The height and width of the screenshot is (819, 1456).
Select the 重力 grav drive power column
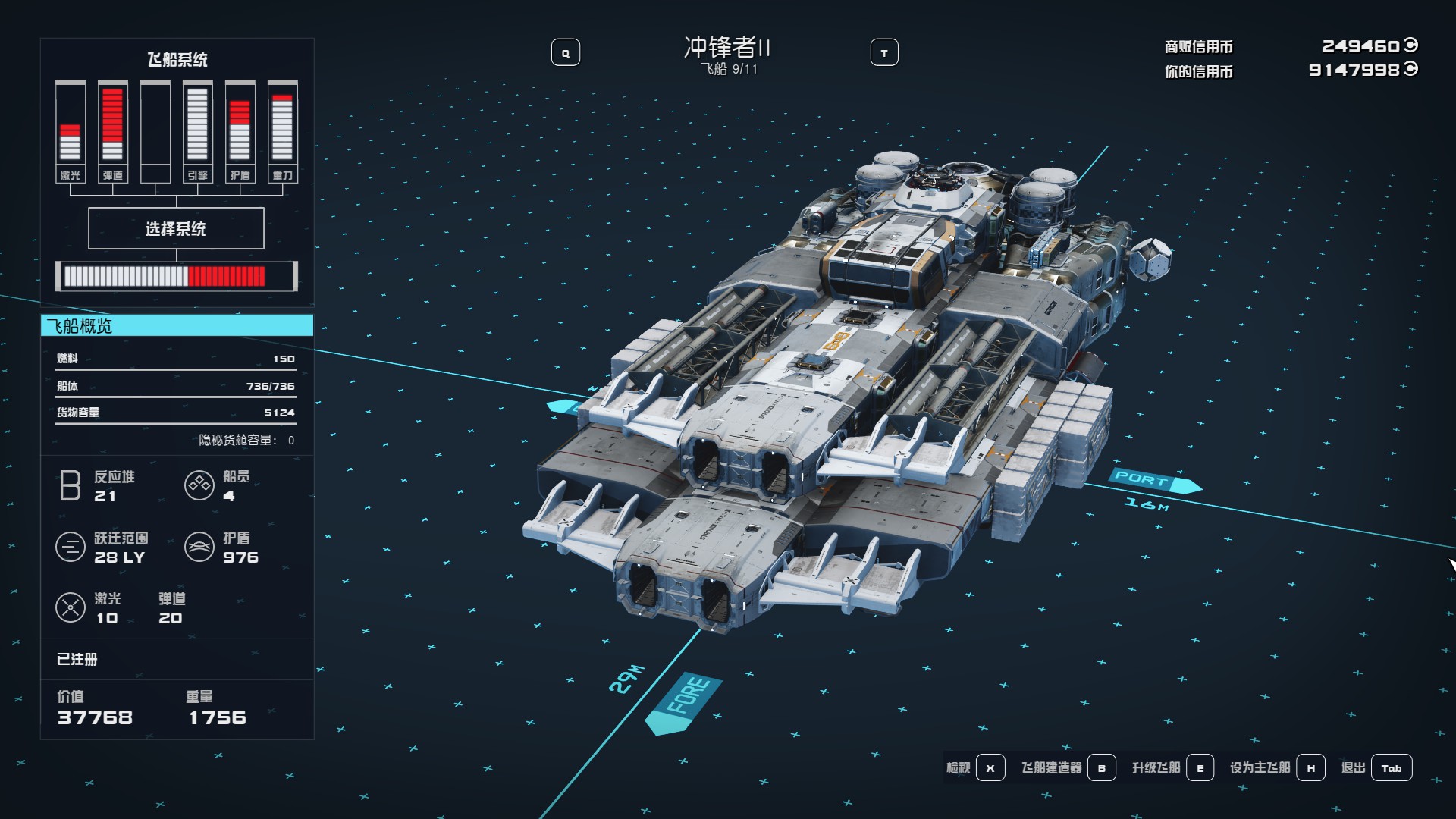[x=282, y=131]
